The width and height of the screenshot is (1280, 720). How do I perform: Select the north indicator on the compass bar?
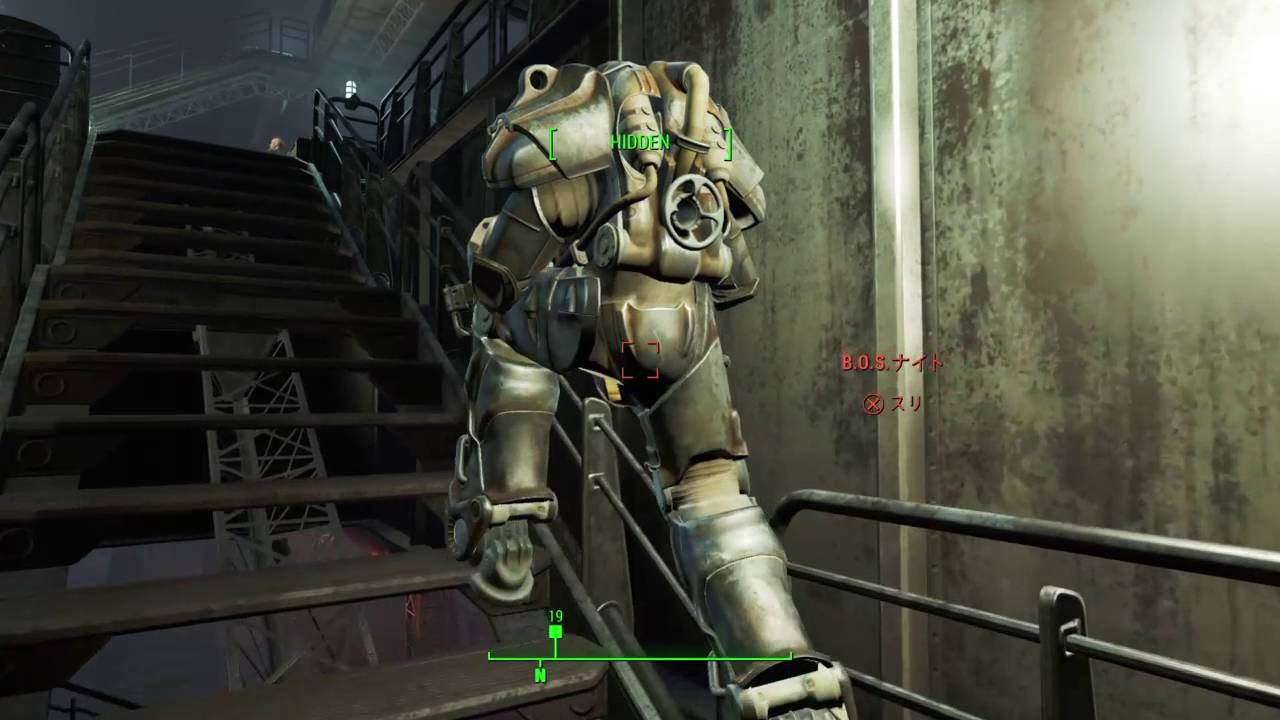(x=540, y=675)
